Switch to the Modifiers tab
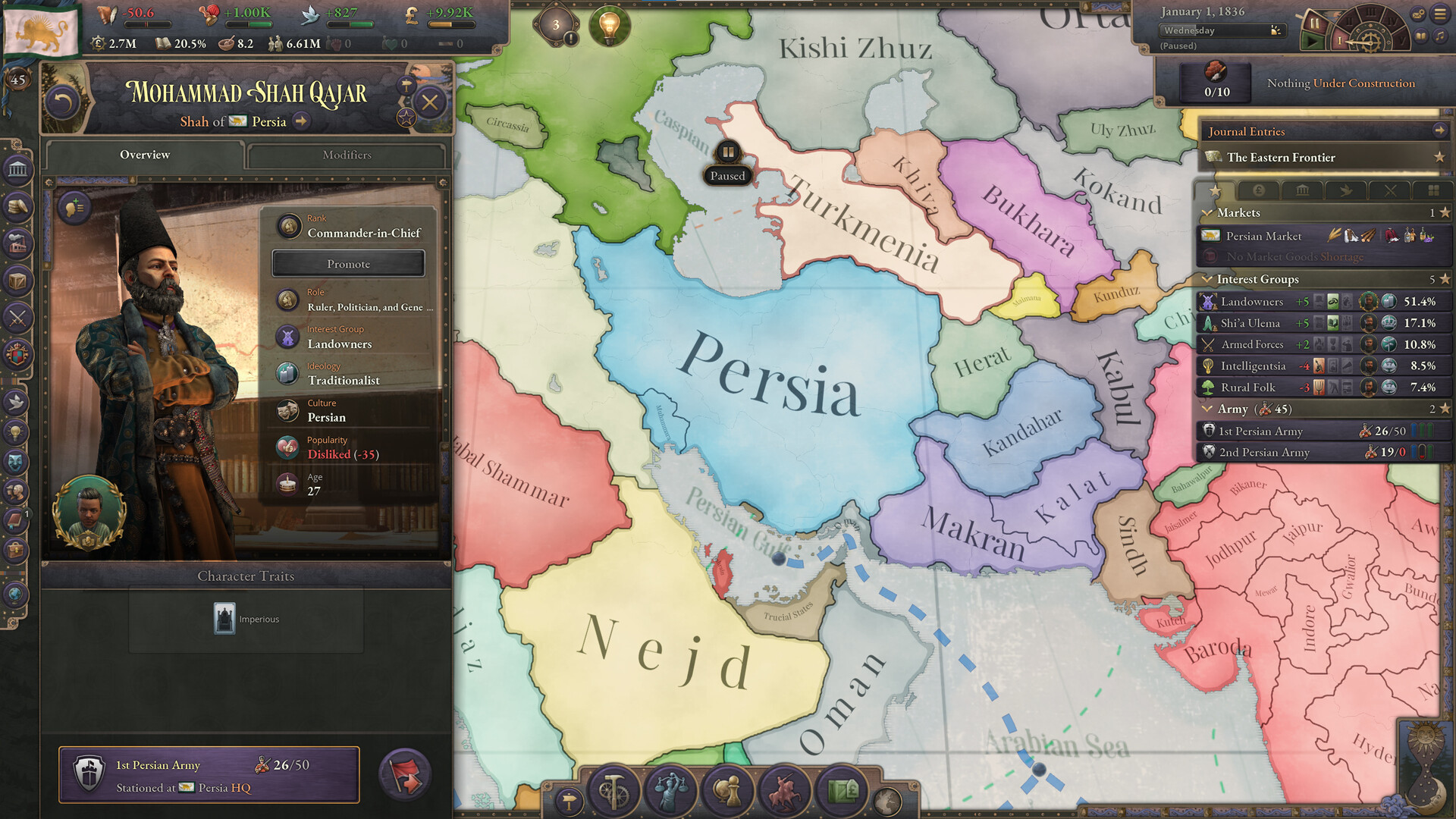The image size is (1456, 819). click(x=347, y=155)
